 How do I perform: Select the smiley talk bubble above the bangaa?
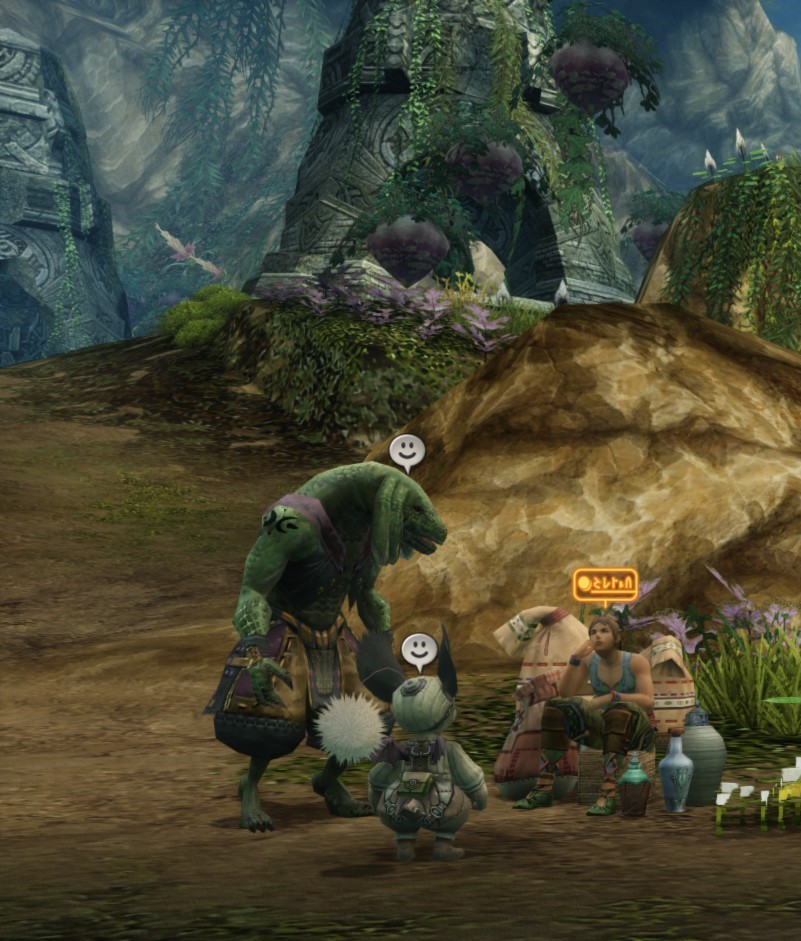click(x=406, y=451)
